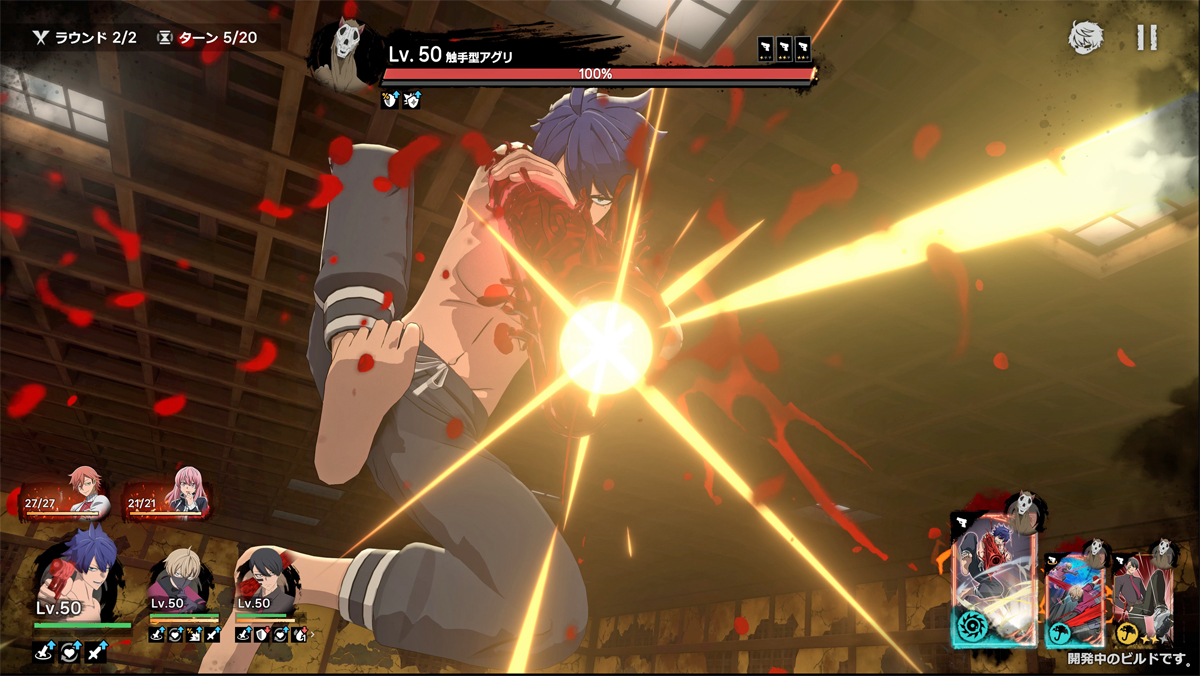This screenshot has width=1200, height=676.
Task: Inspect the boss's three pistol card icons
Action: click(x=783, y=49)
